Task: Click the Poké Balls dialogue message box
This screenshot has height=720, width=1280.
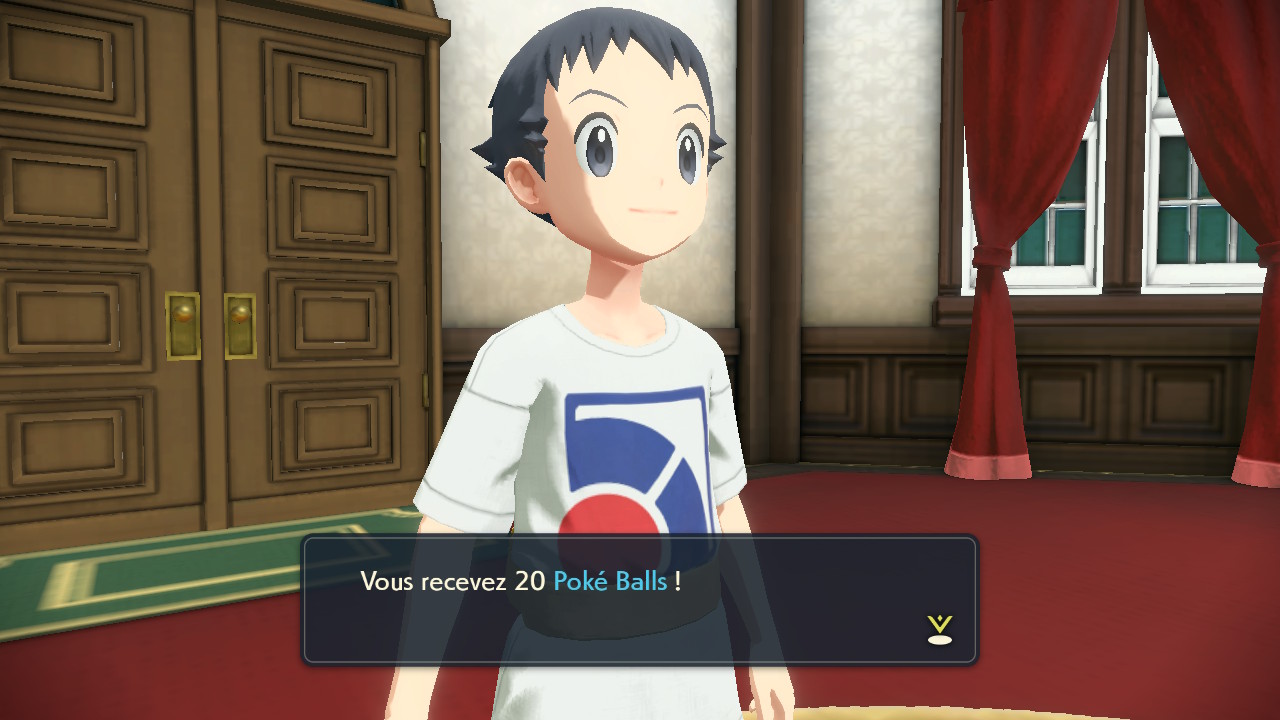Action: (639, 600)
